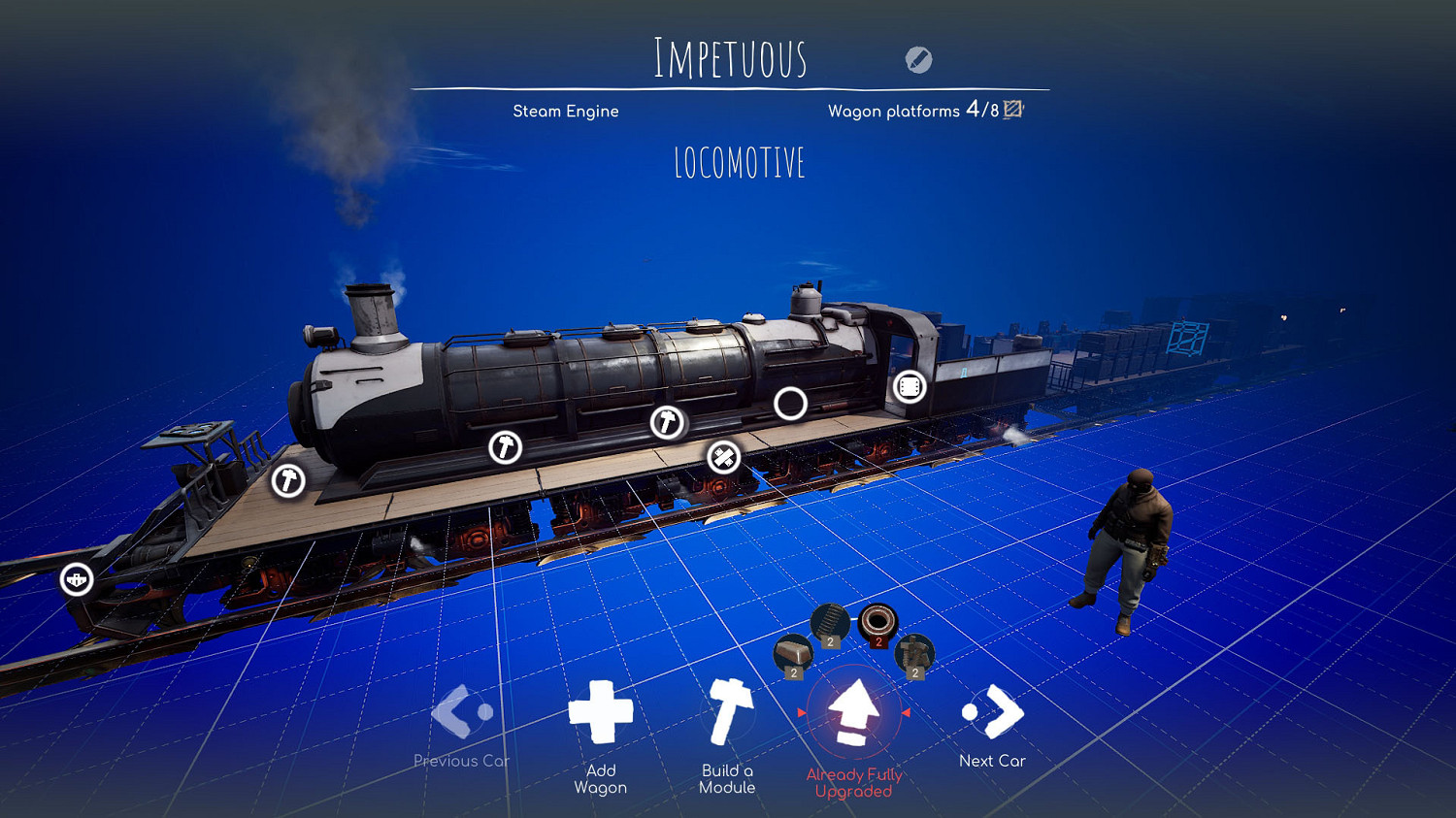Click the crossed-tools repair marker on the locomotive
This screenshot has width=1456, height=818.
(722, 456)
